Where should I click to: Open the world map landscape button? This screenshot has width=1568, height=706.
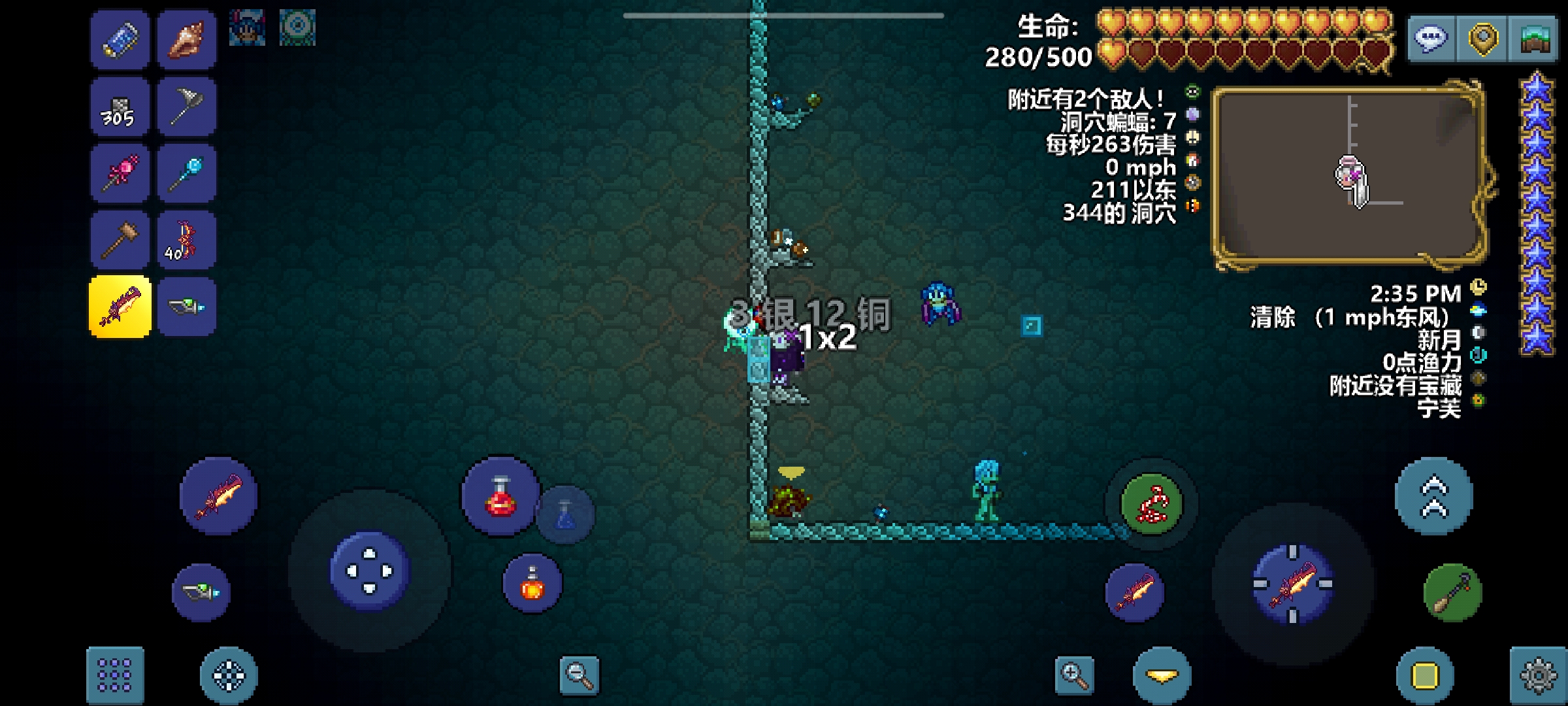point(1535,39)
